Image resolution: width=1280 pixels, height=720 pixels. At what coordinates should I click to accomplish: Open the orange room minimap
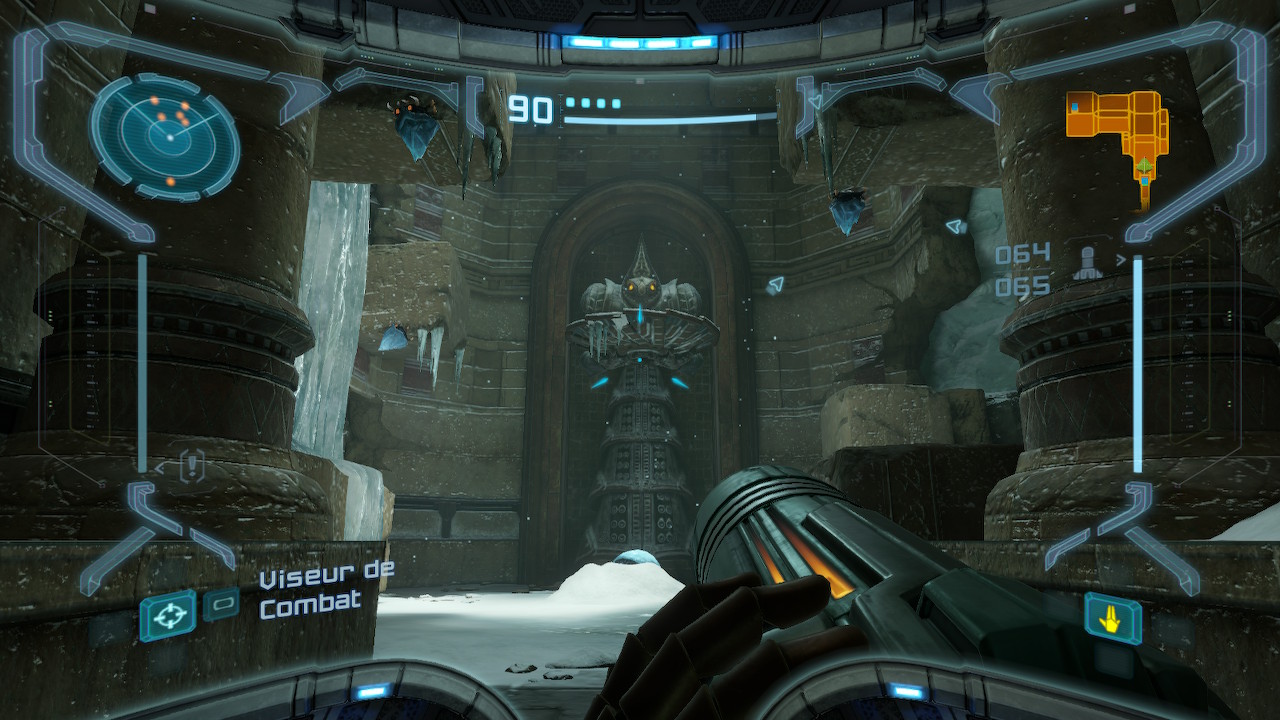tap(1119, 130)
